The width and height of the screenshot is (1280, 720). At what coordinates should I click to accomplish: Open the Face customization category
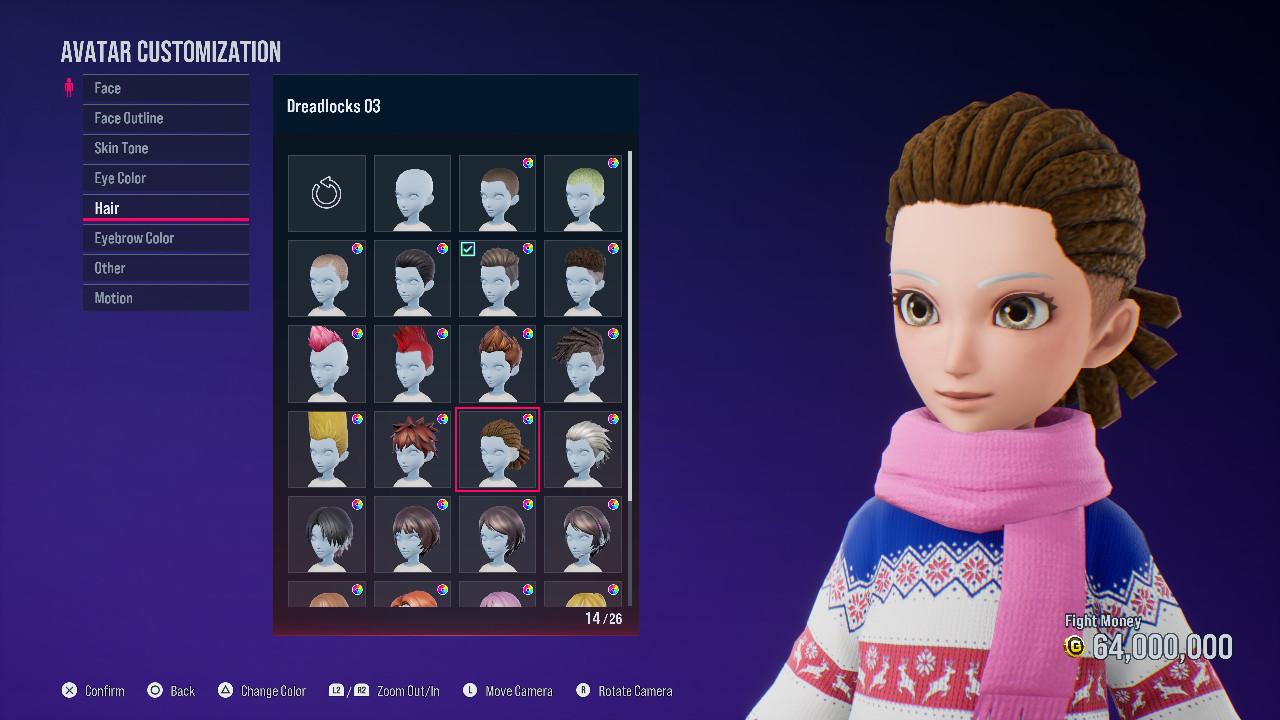[165, 88]
